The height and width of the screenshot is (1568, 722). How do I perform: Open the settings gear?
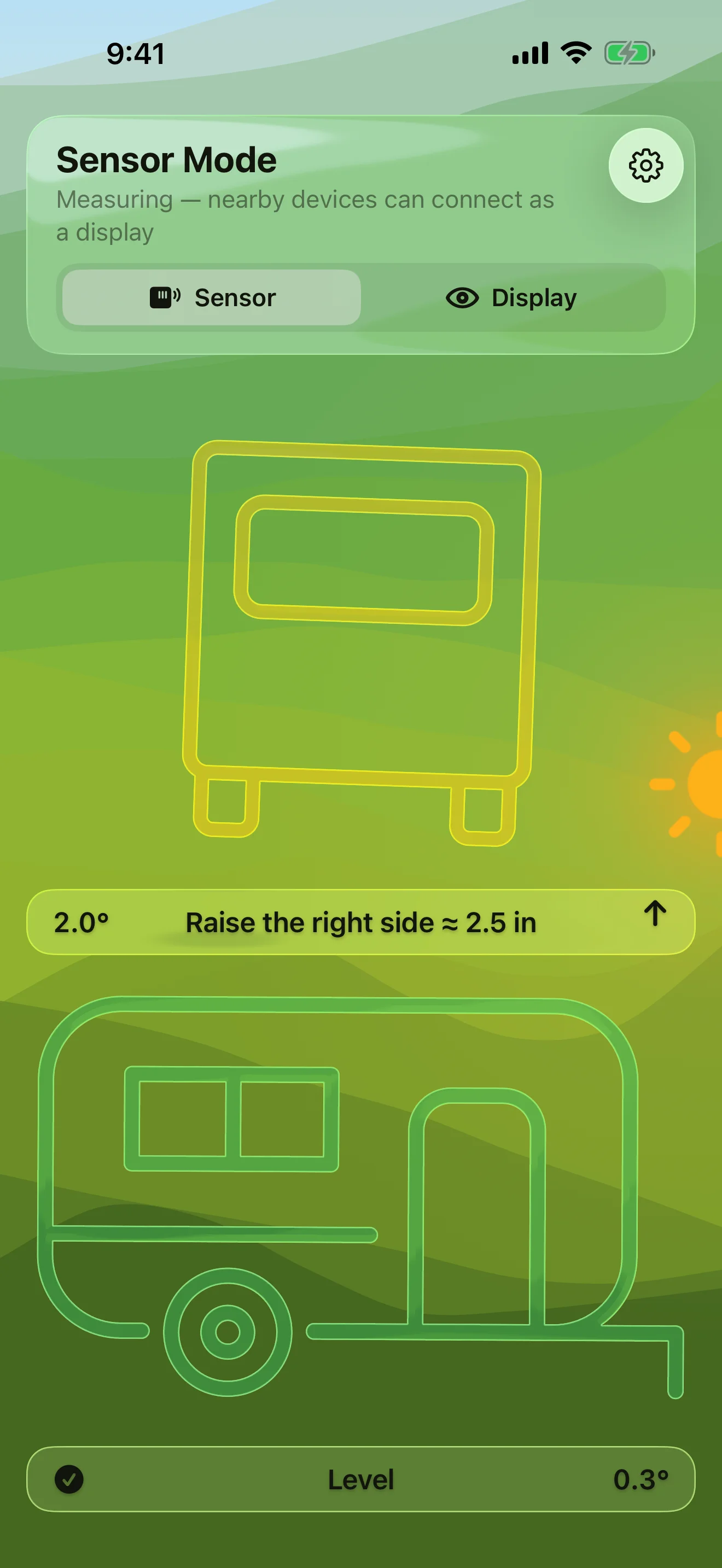[647, 165]
